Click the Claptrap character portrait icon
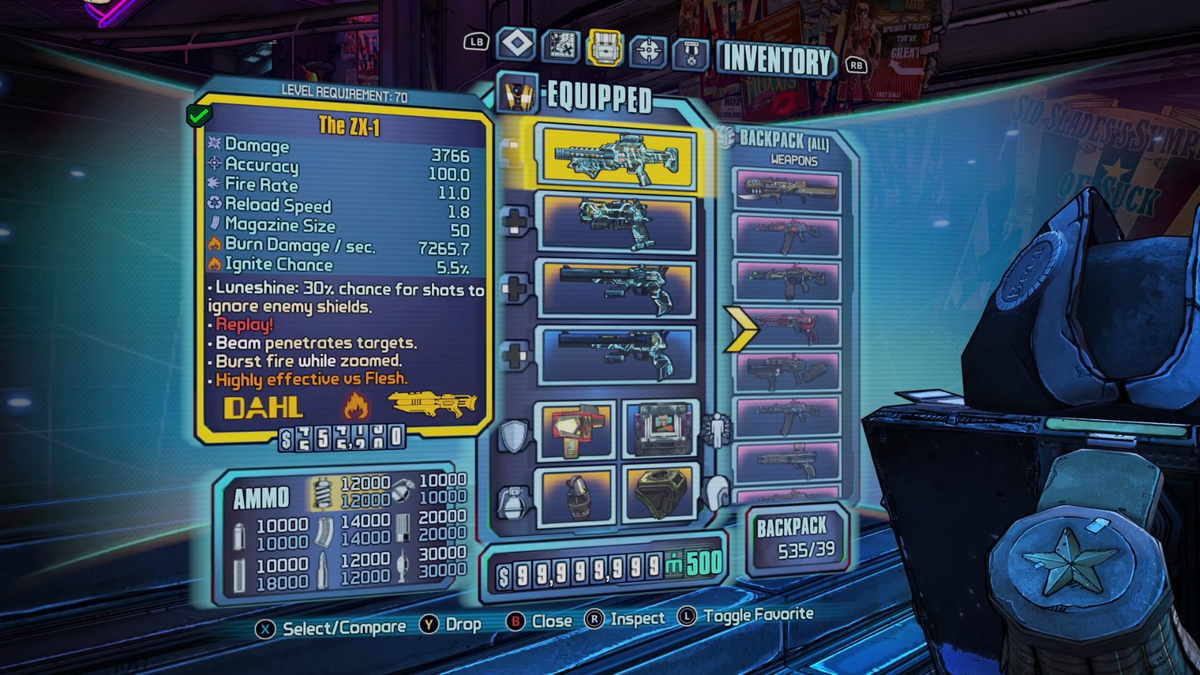The image size is (1200, 675). (x=517, y=93)
